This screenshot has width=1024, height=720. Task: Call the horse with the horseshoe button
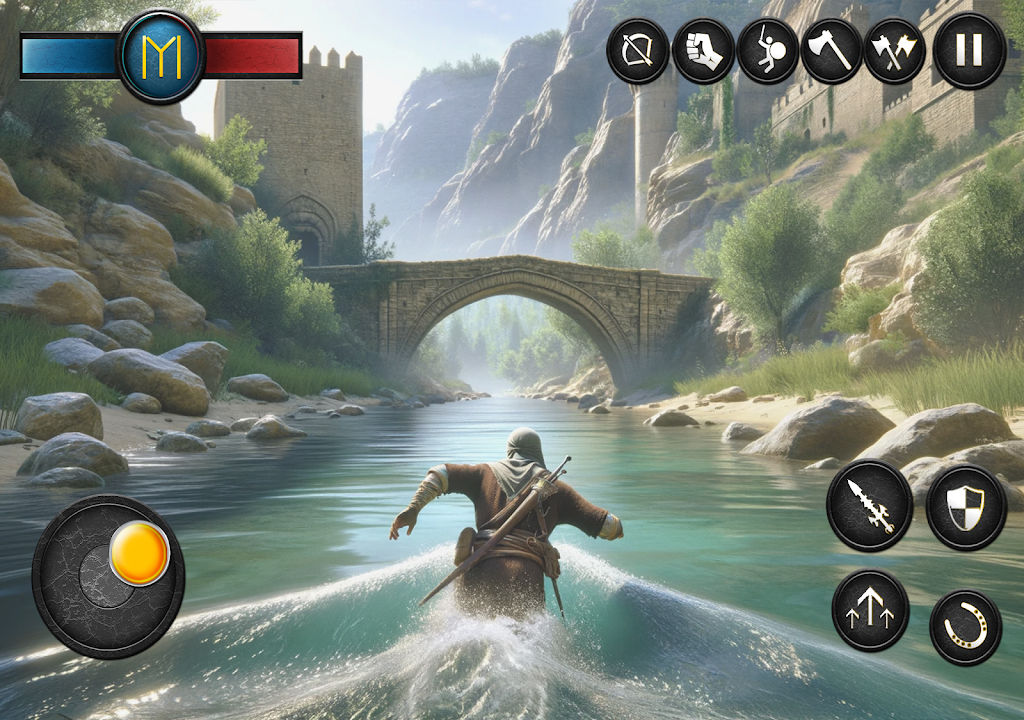point(965,627)
